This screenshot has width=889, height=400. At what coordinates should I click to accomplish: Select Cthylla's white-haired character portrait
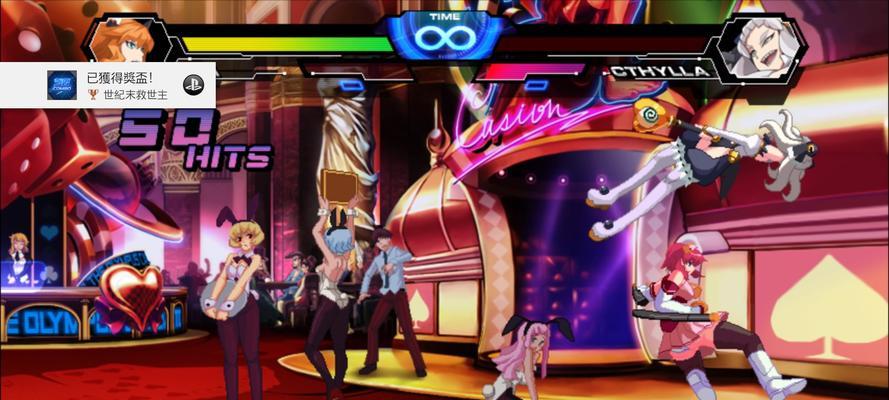tap(758, 46)
